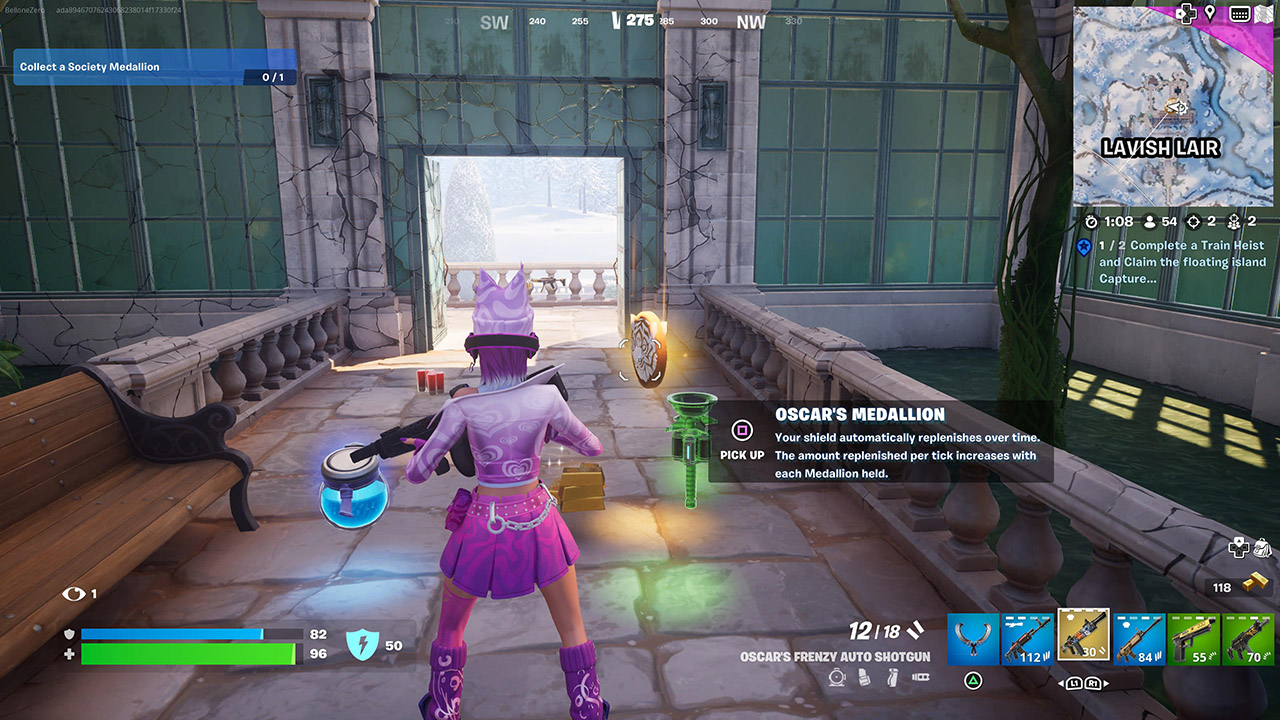
Task: Click the scope attachment icon under the shotgun name
Action: pyautogui.click(x=835, y=676)
